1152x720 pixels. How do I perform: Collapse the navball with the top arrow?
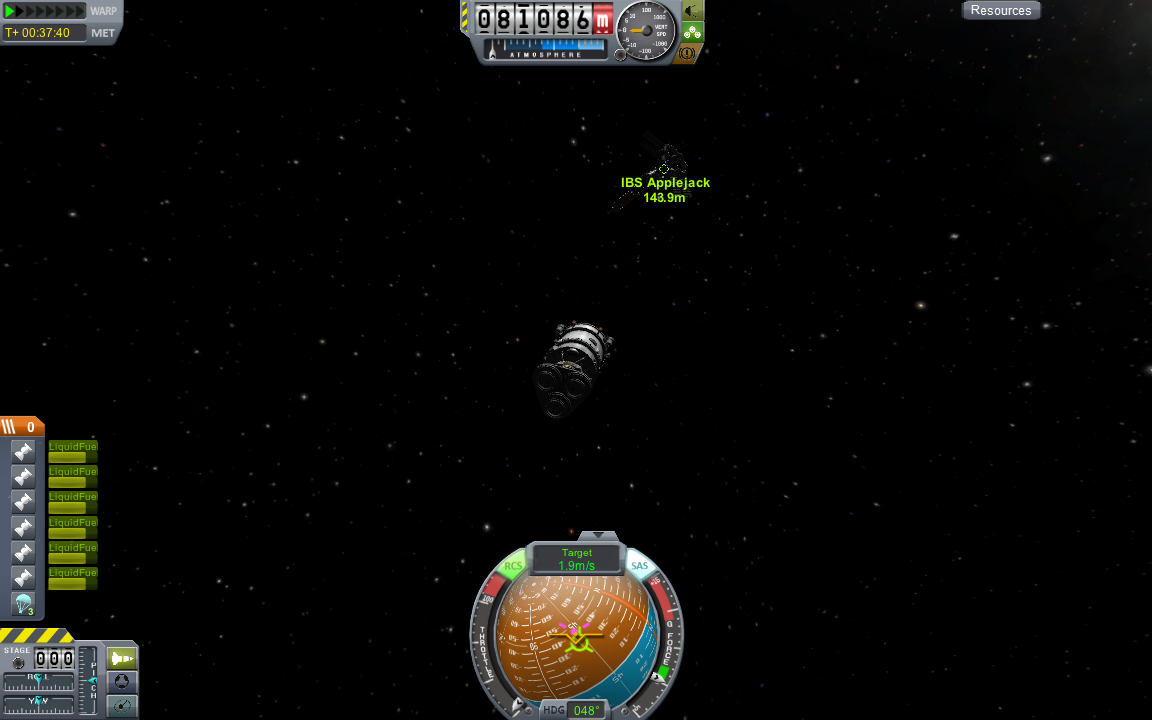[598, 537]
